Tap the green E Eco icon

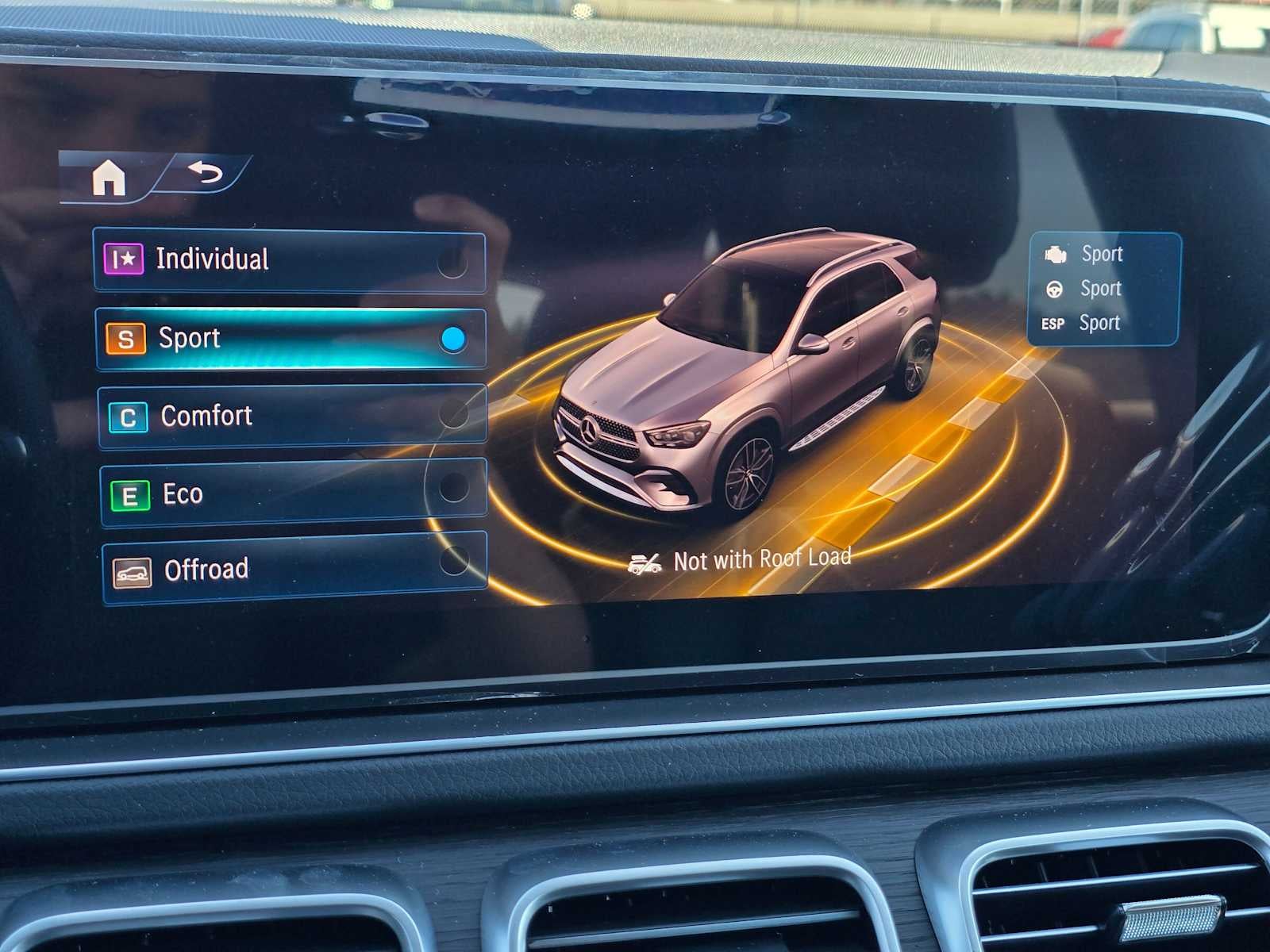point(129,493)
